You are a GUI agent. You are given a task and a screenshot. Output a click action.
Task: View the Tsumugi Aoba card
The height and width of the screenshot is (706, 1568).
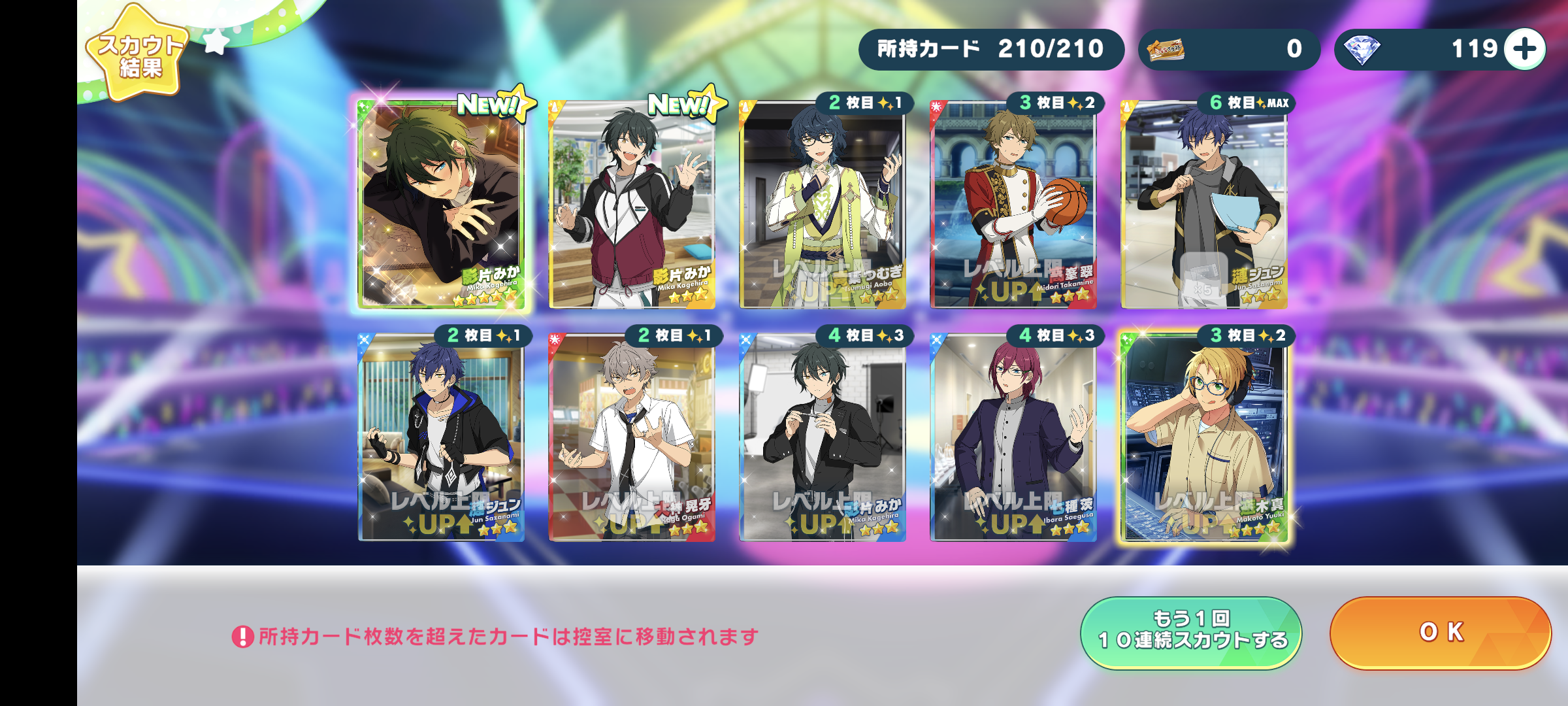click(x=823, y=204)
